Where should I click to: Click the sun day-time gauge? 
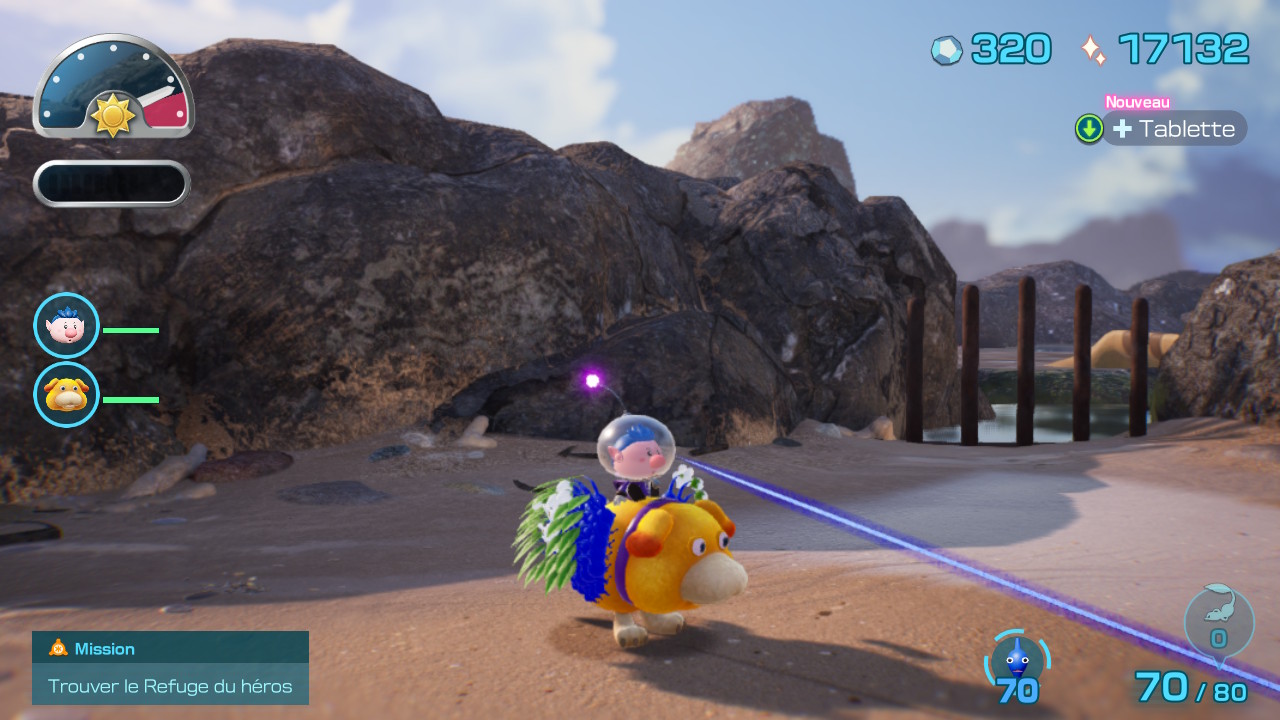113,88
